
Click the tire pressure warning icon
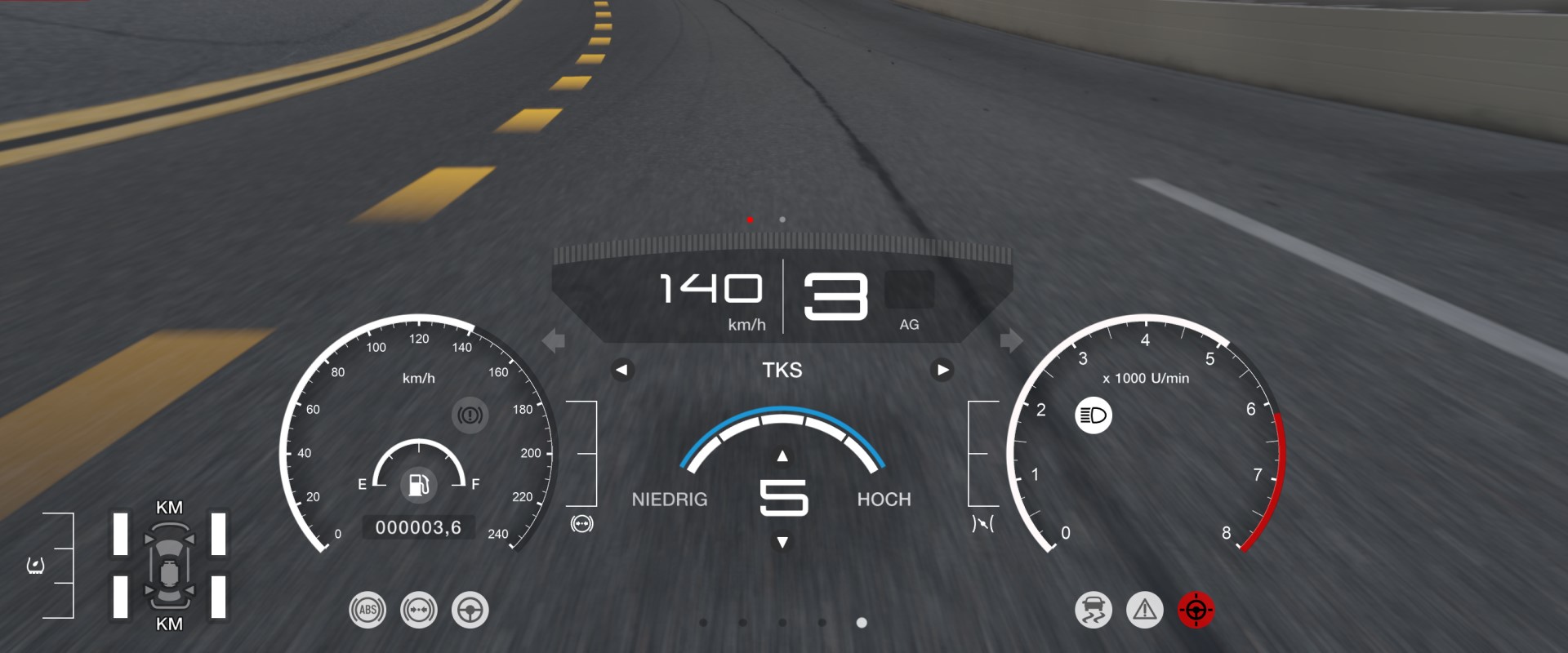[35, 565]
